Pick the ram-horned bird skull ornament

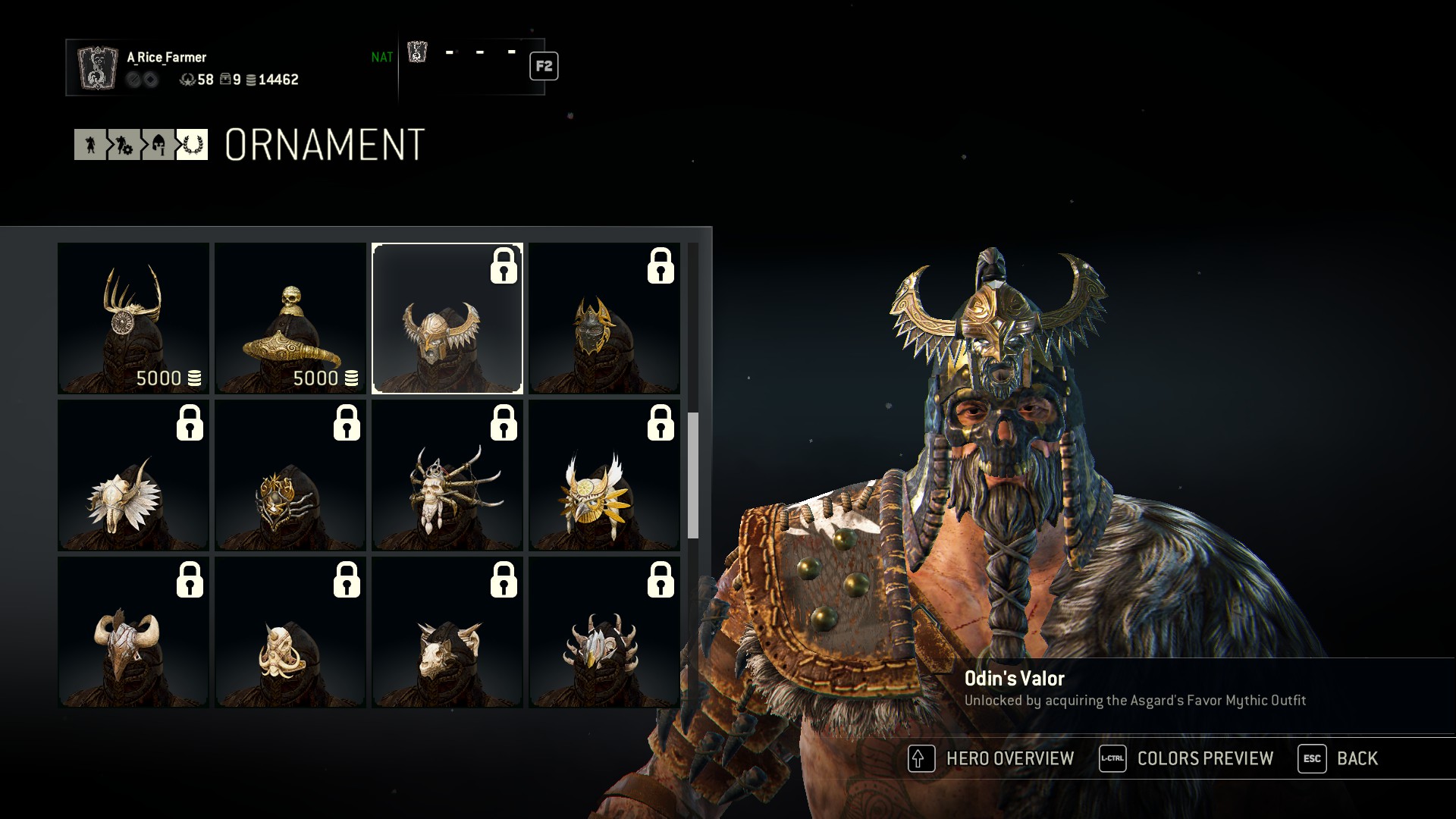[x=133, y=632]
